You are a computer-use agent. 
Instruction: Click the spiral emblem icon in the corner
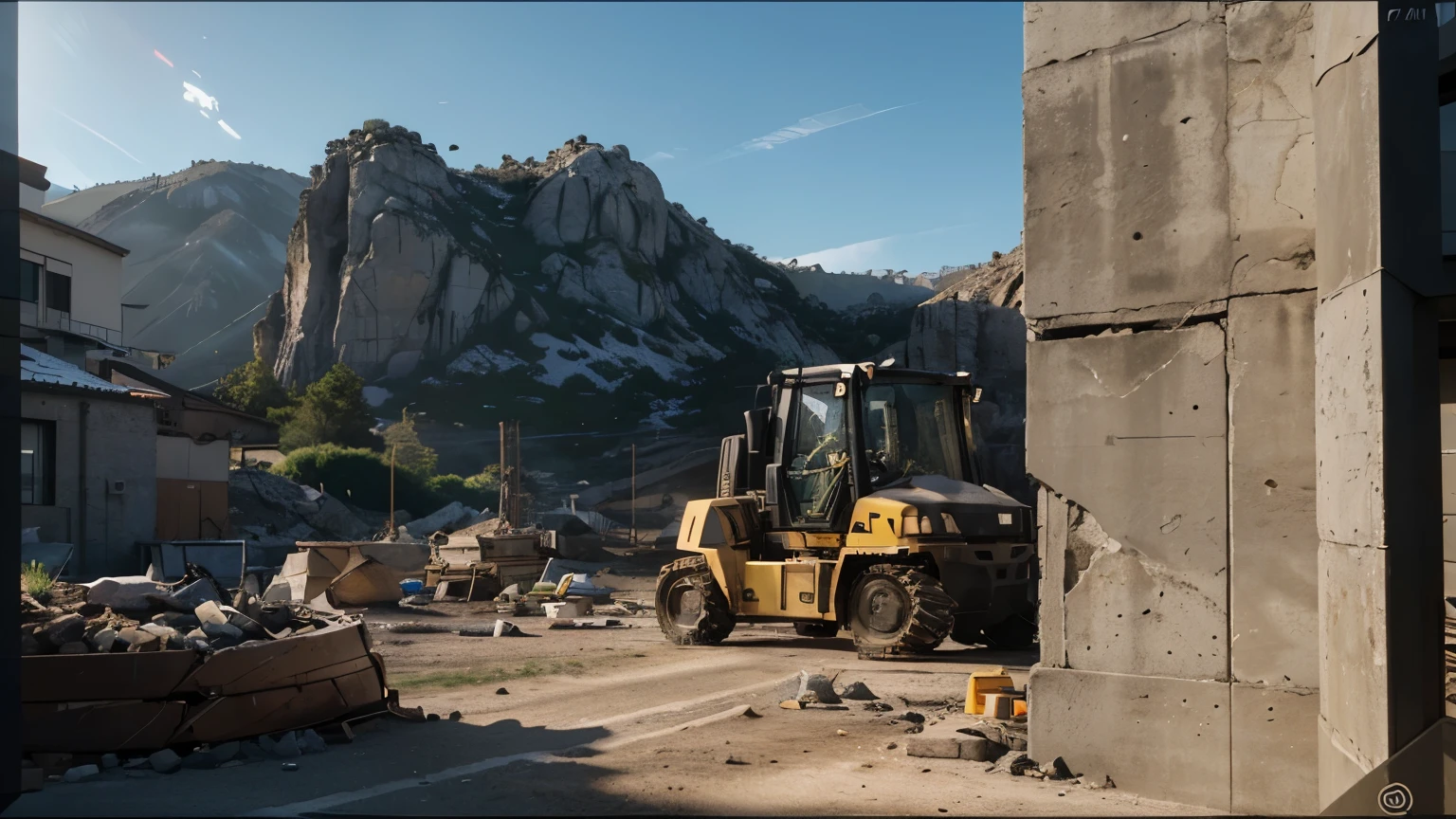(x=1394, y=797)
